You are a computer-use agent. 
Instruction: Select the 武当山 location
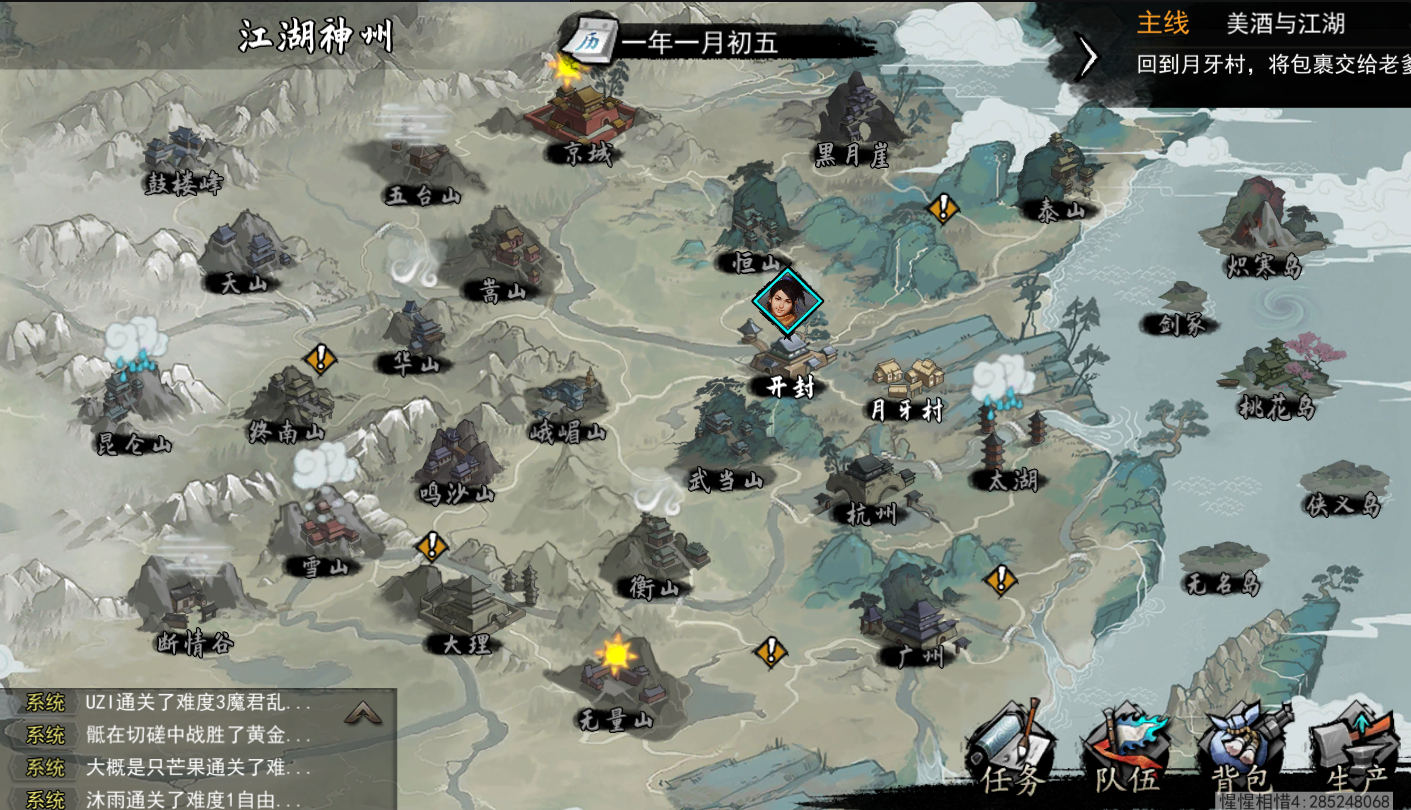[x=723, y=445]
